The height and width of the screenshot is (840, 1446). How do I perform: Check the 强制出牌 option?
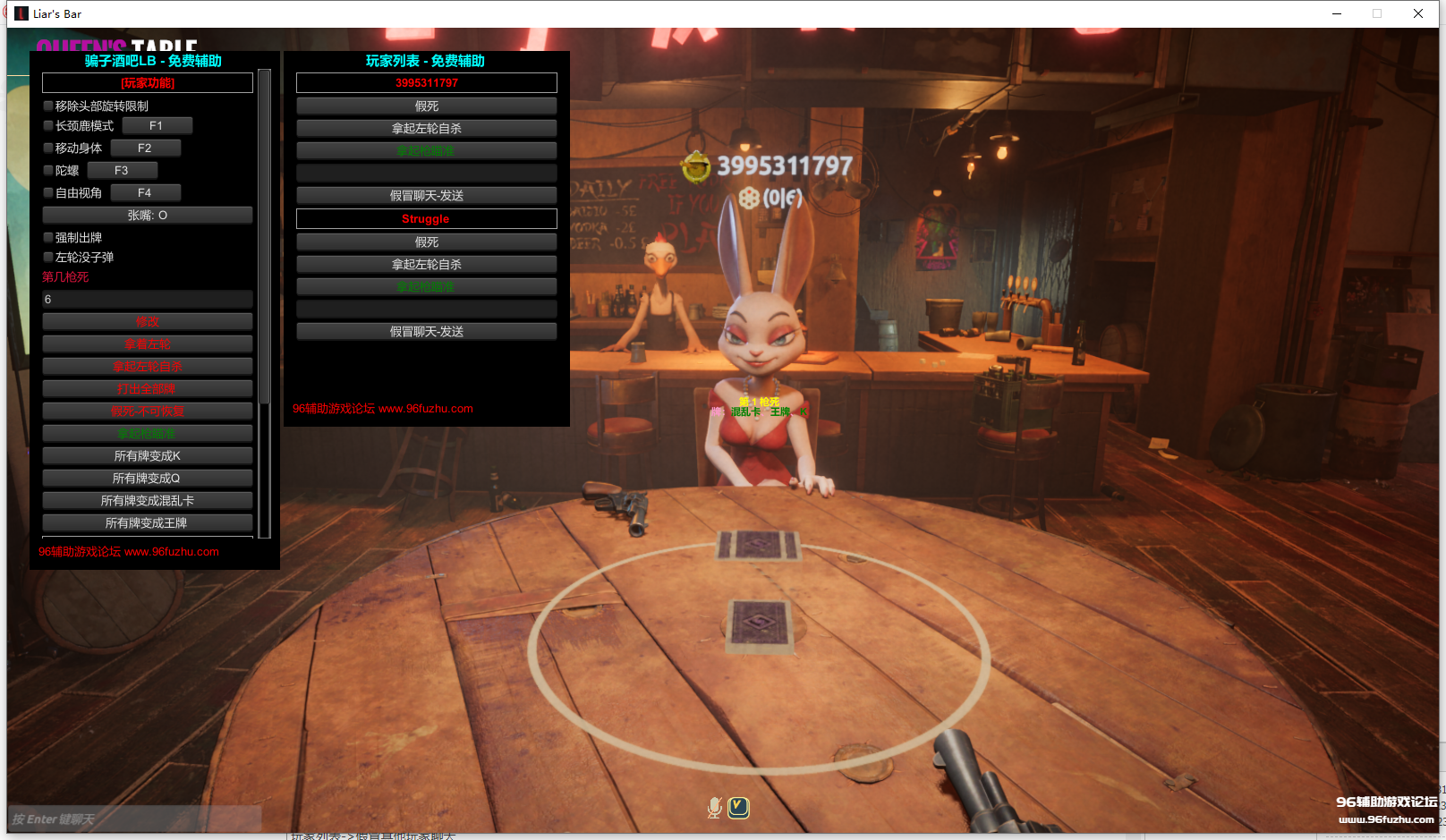pyautogui.click(x=48, y=238)
